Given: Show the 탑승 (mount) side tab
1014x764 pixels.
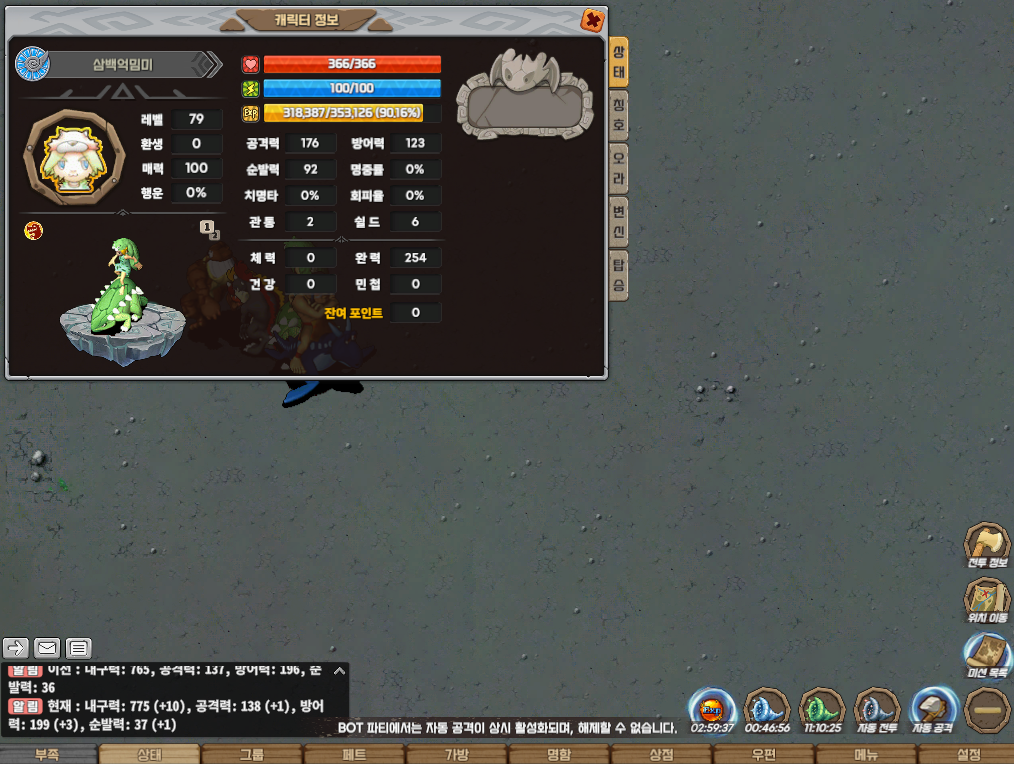Looking at the screenshot, I should coord(620,275).
